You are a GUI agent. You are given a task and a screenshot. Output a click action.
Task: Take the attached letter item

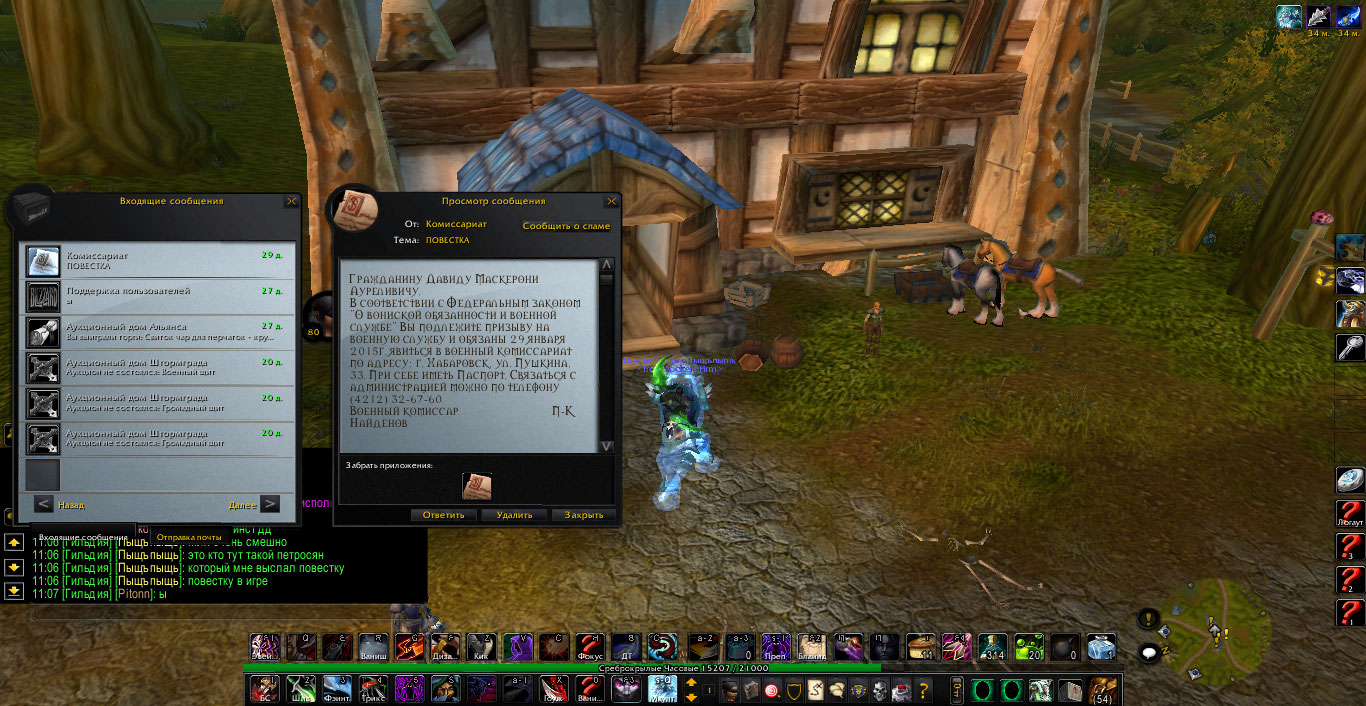(477, 487)
